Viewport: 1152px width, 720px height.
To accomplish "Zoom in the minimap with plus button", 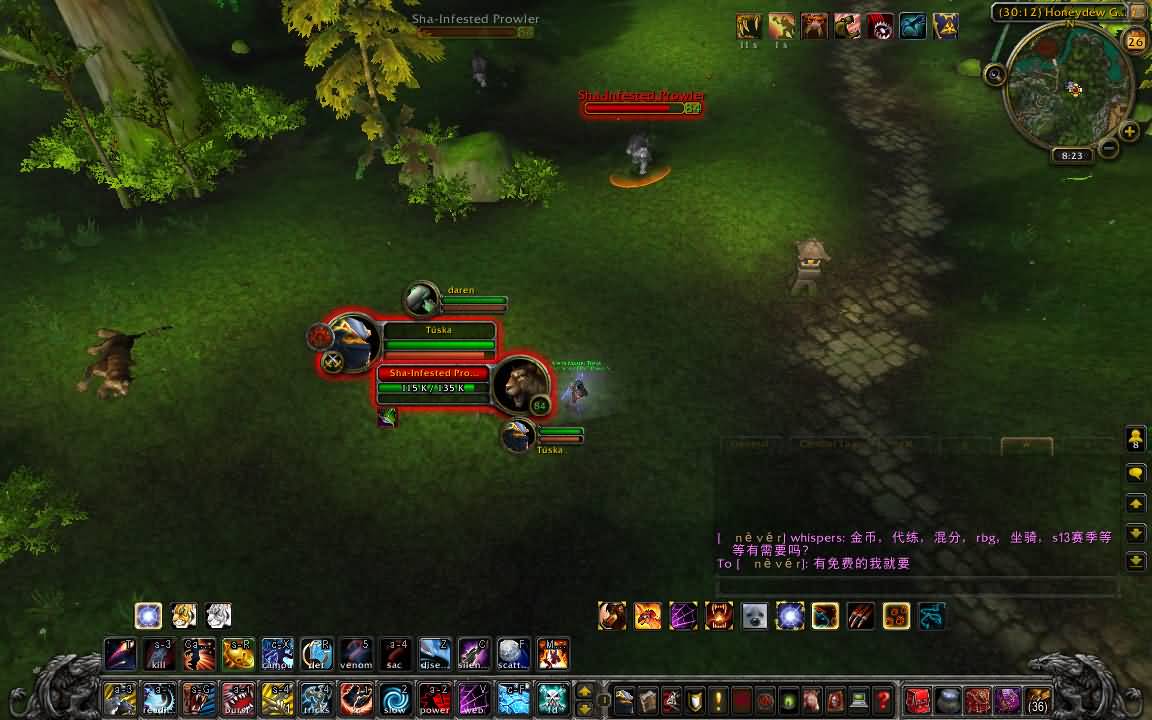I will pos(1130,132).
